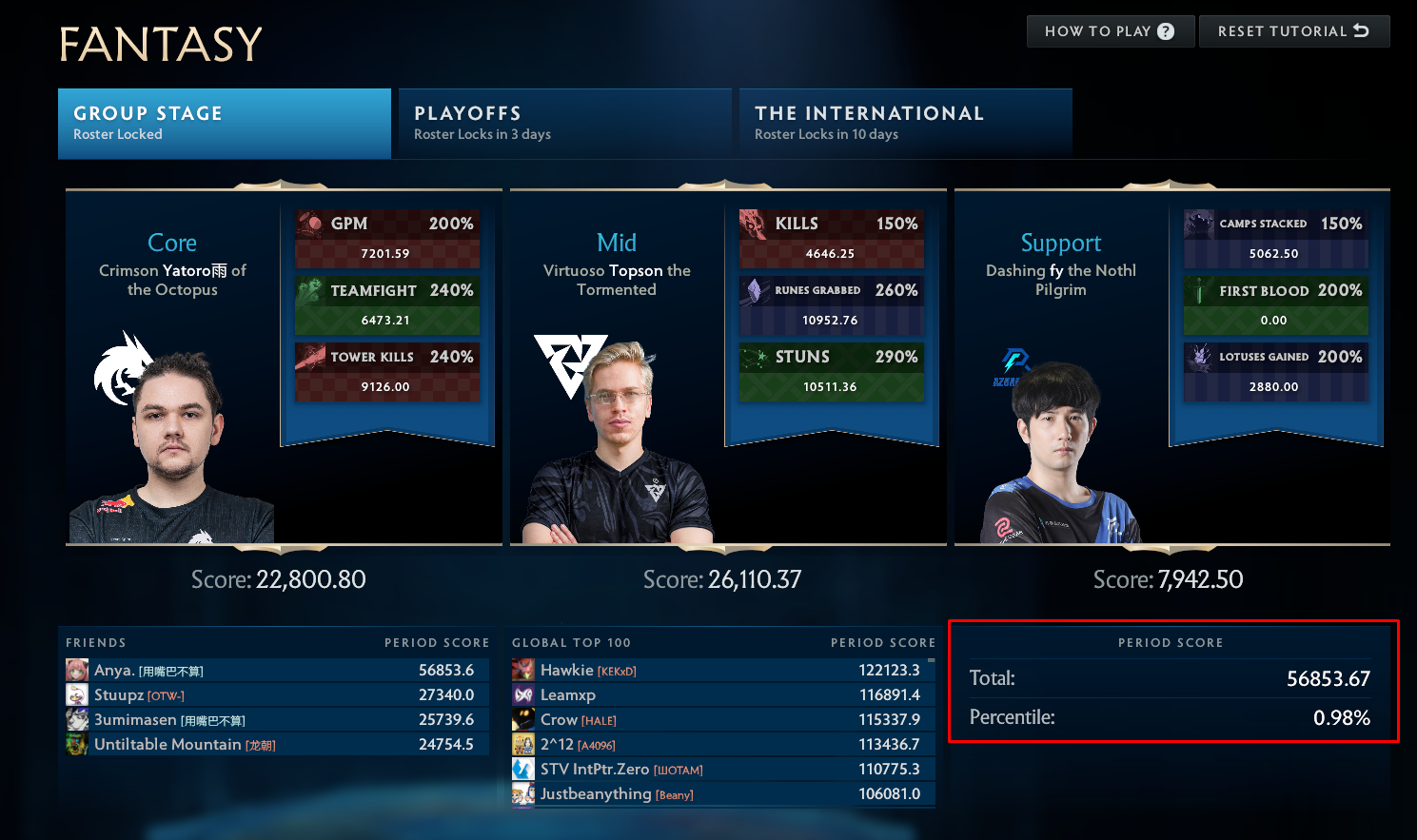Select the Lotuses Gained stat icon

(x=1197, y=356)
